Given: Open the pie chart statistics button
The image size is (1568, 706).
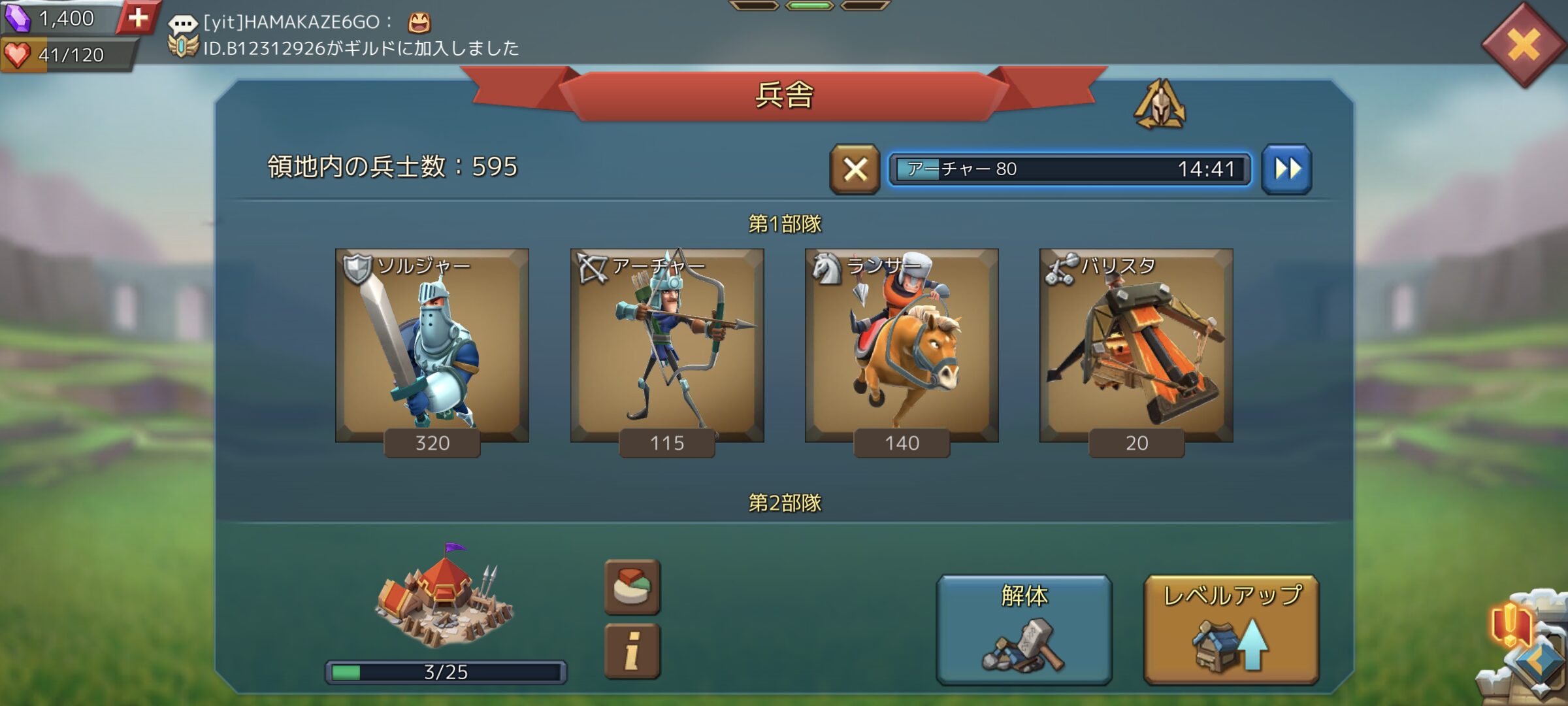Looking at the screenshot, I should 632,587.
